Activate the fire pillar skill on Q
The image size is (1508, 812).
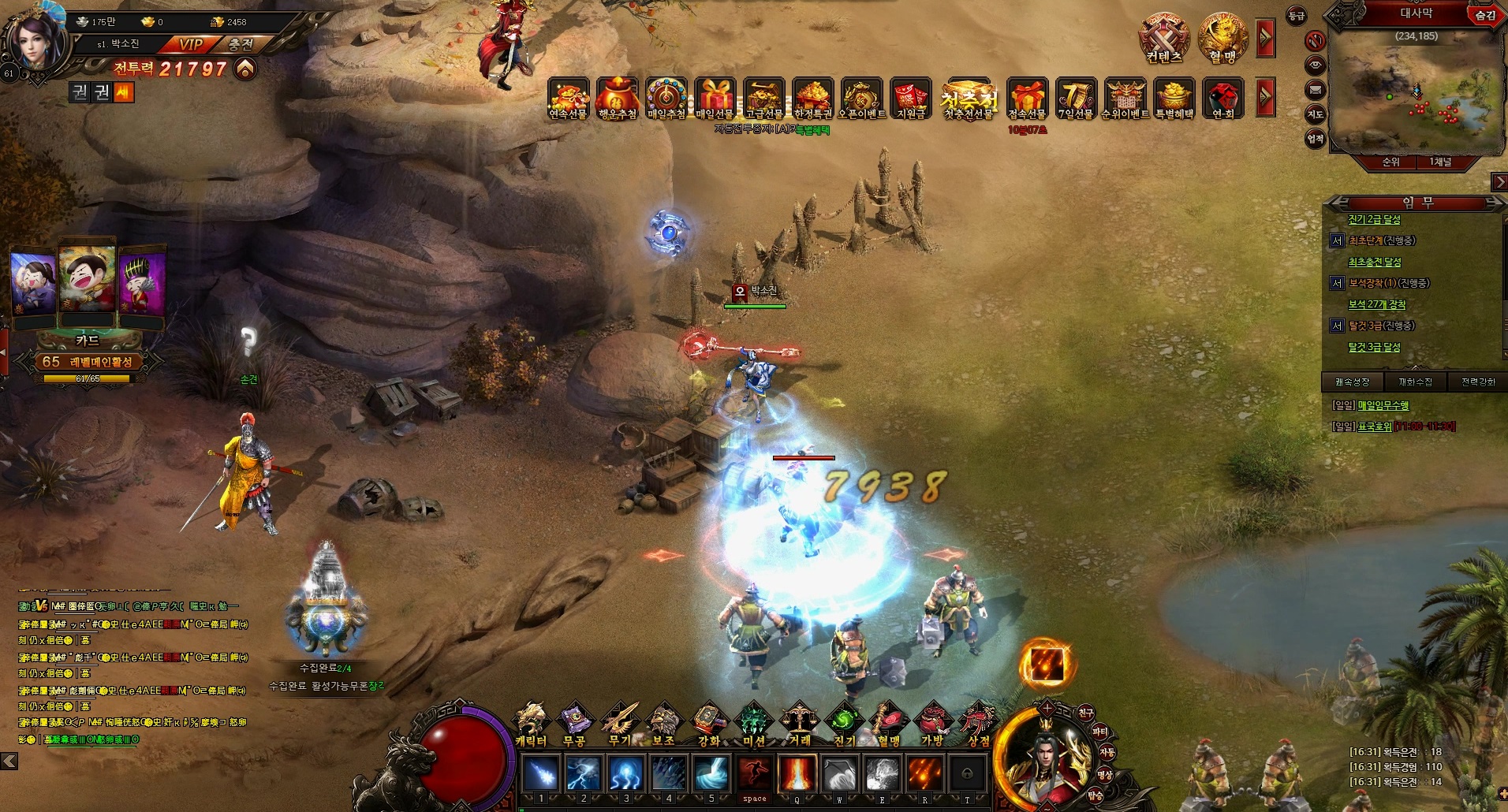[797, 774]
